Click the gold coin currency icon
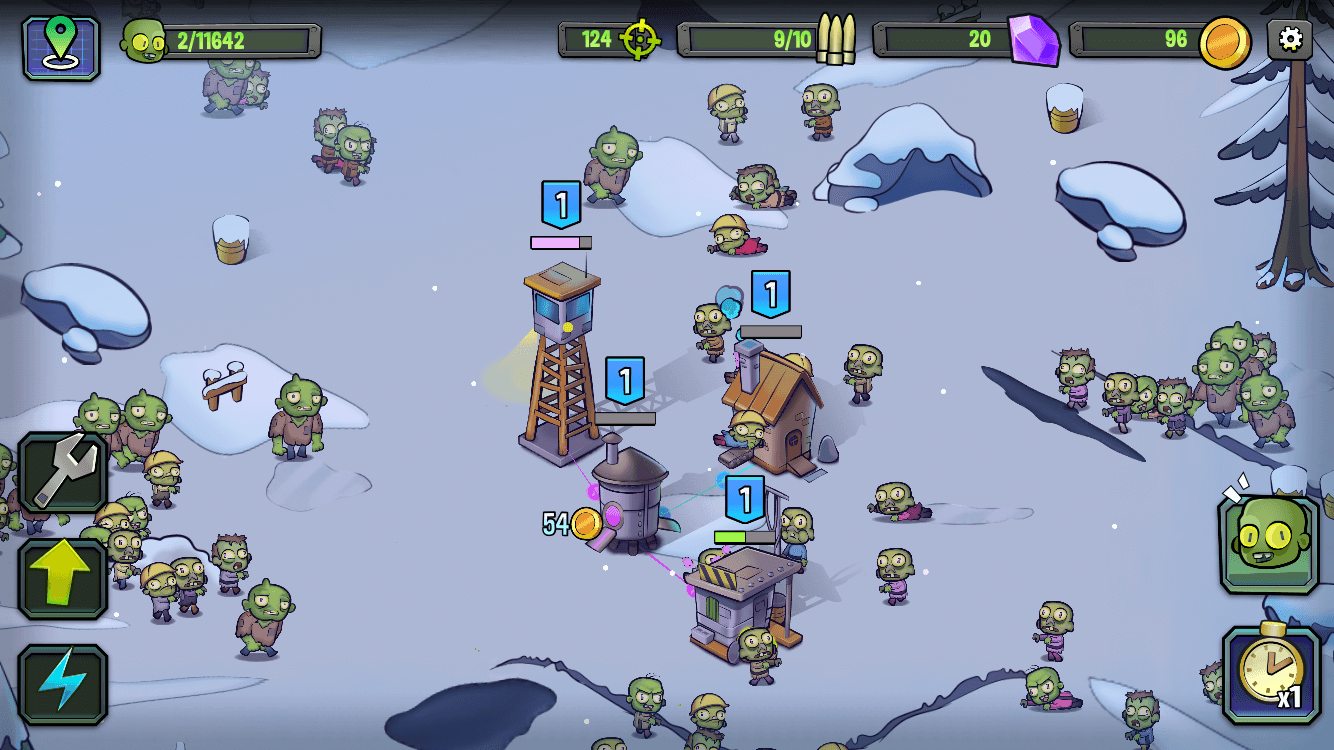The width and height of the screenshot is (1334, 750). pyautogui.click(x=1224, y=42)
